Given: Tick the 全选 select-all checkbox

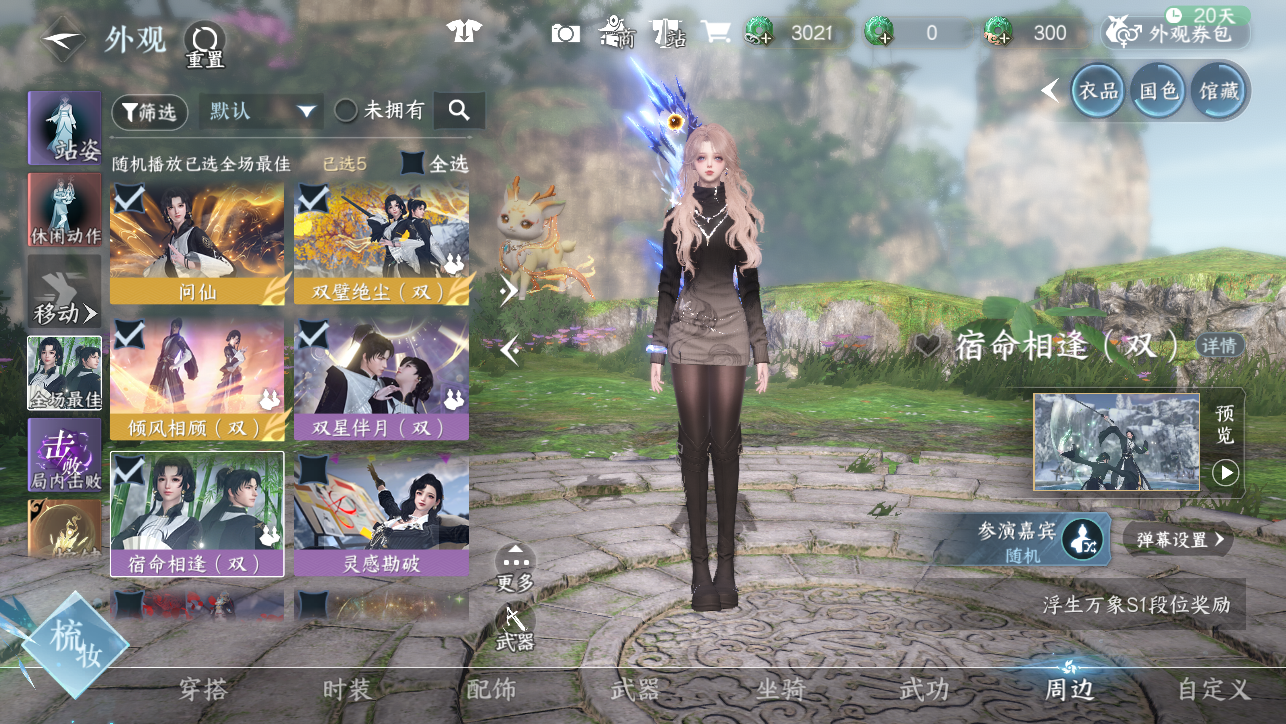Looking at the screenshot, I should [x=413, y=163].
